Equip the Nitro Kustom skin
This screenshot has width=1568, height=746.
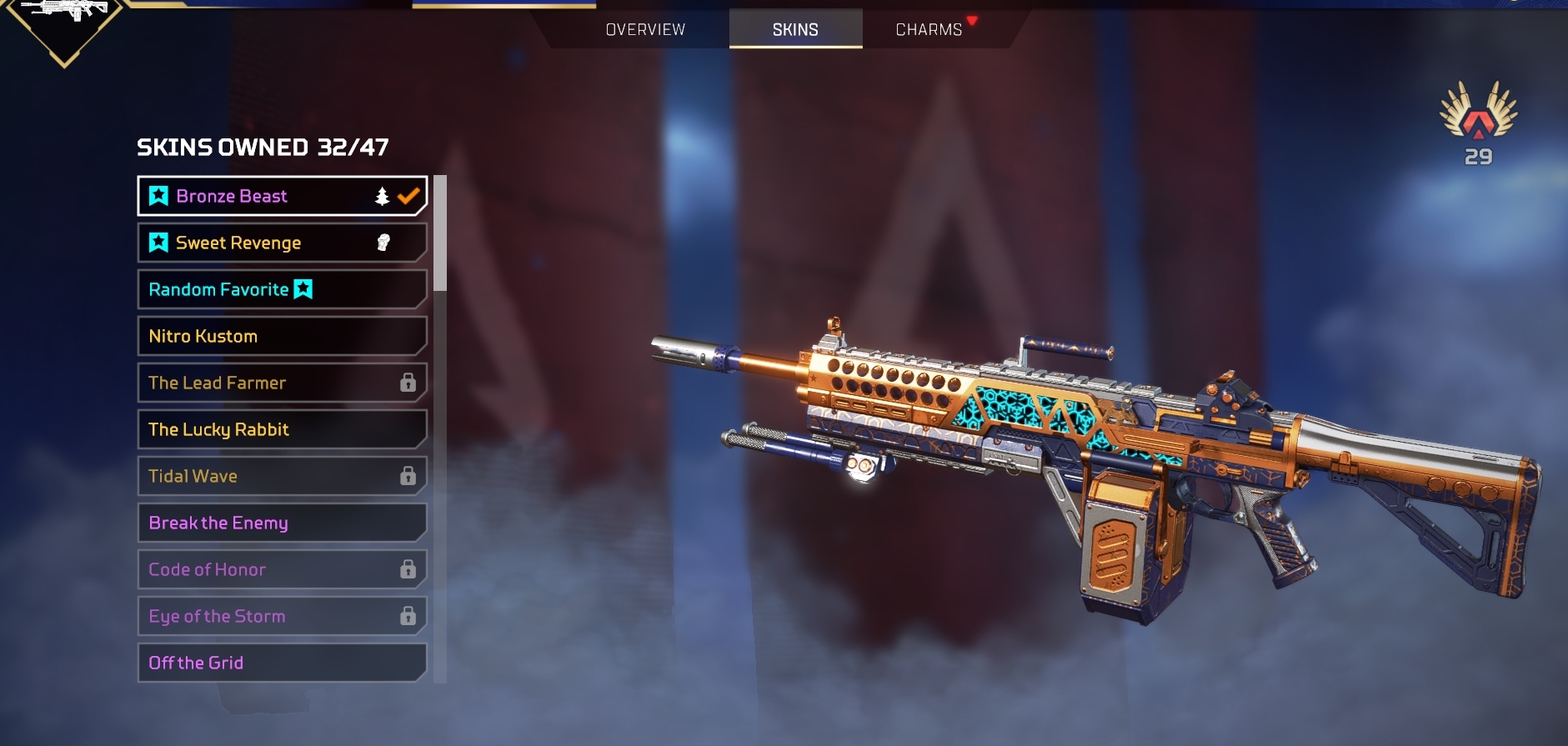coord(282,336)
